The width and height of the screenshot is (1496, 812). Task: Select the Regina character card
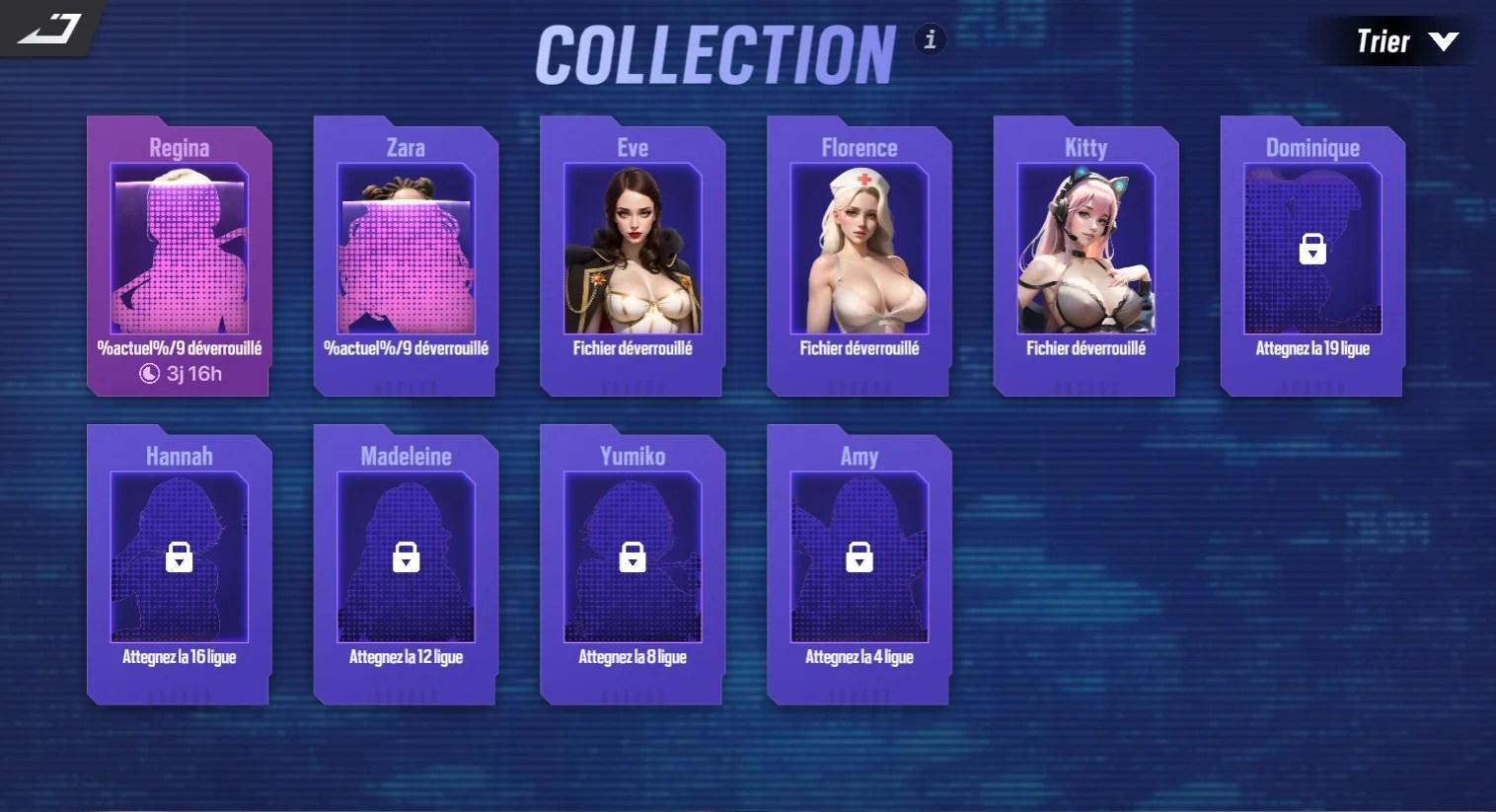point(179,255)
